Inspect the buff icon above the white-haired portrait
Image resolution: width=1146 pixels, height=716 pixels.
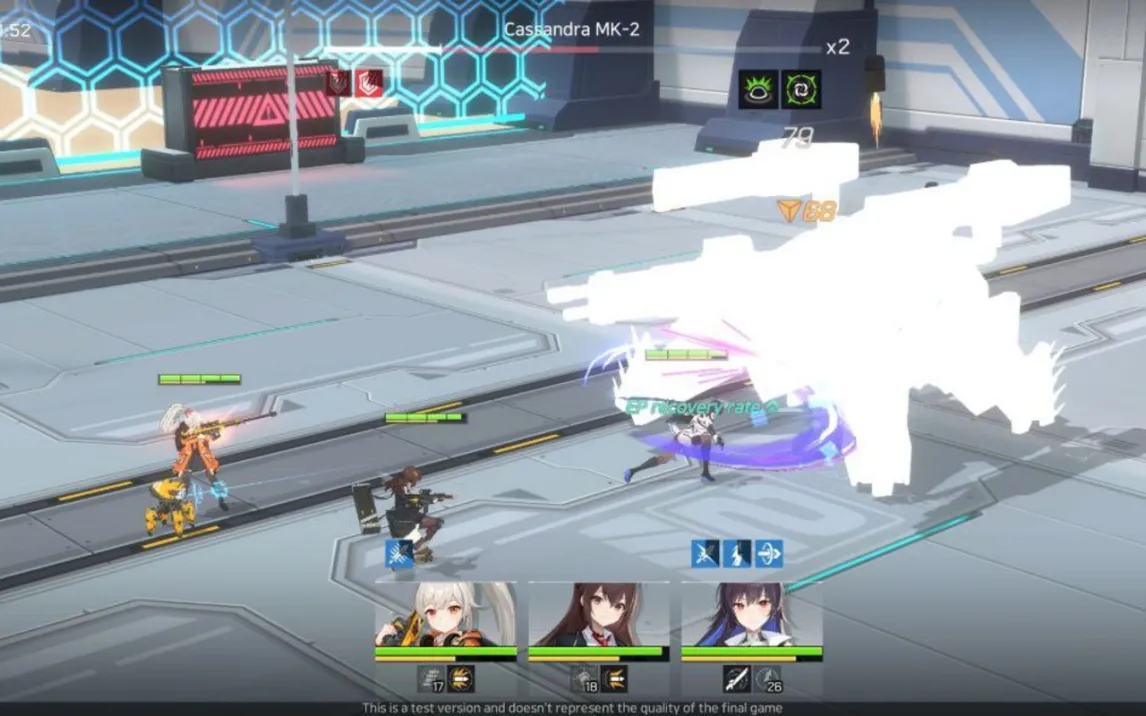pos(400,553)
